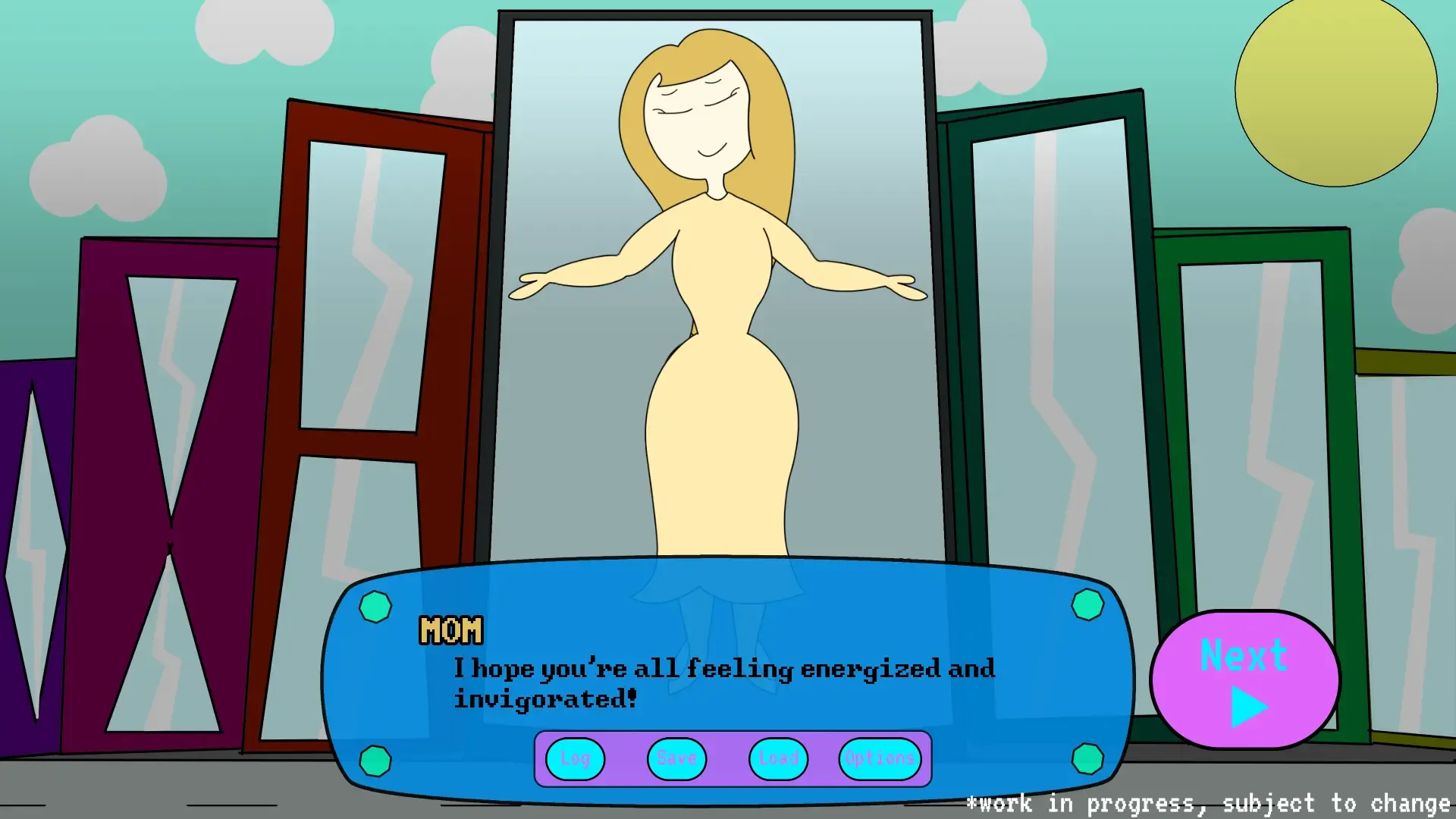Open the Options menu
Viewport: 1456px width, 819px height.
click(x=877, y=758)
